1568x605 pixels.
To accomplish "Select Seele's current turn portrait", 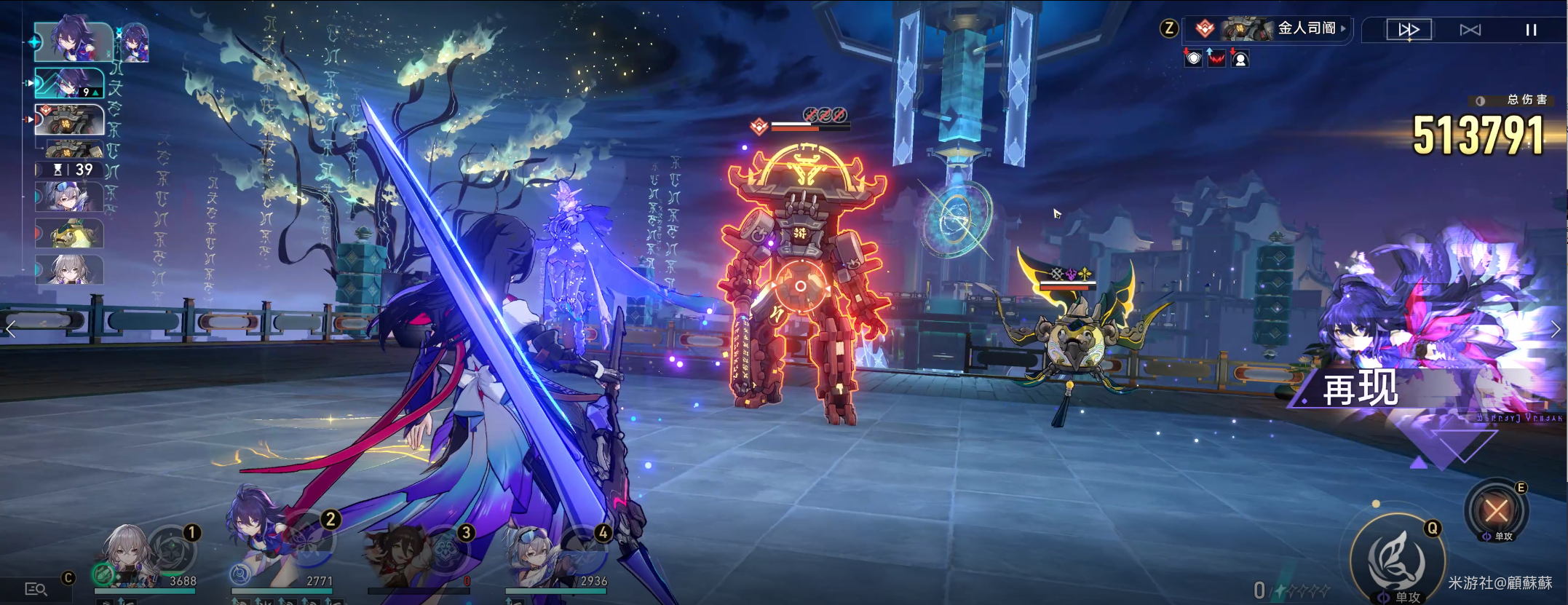I will (x=74, y=41).
